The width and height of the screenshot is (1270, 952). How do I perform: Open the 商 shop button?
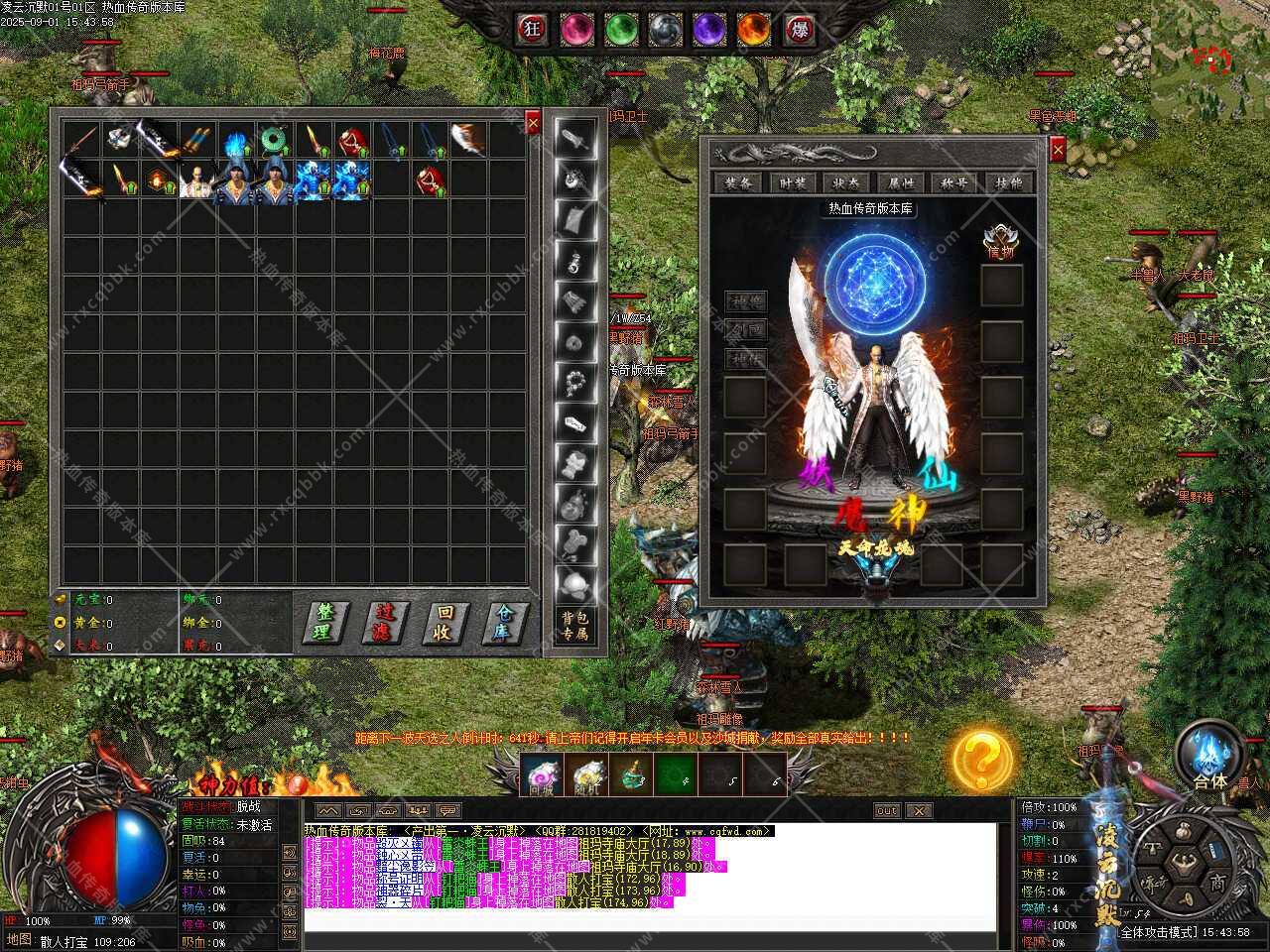1218,883
